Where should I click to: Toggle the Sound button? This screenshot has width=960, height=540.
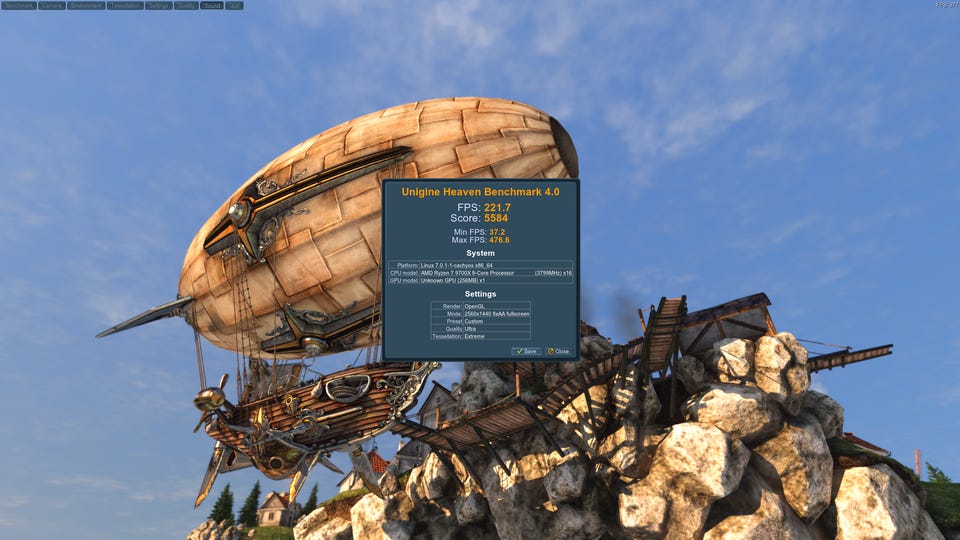[x=211, y=5]
